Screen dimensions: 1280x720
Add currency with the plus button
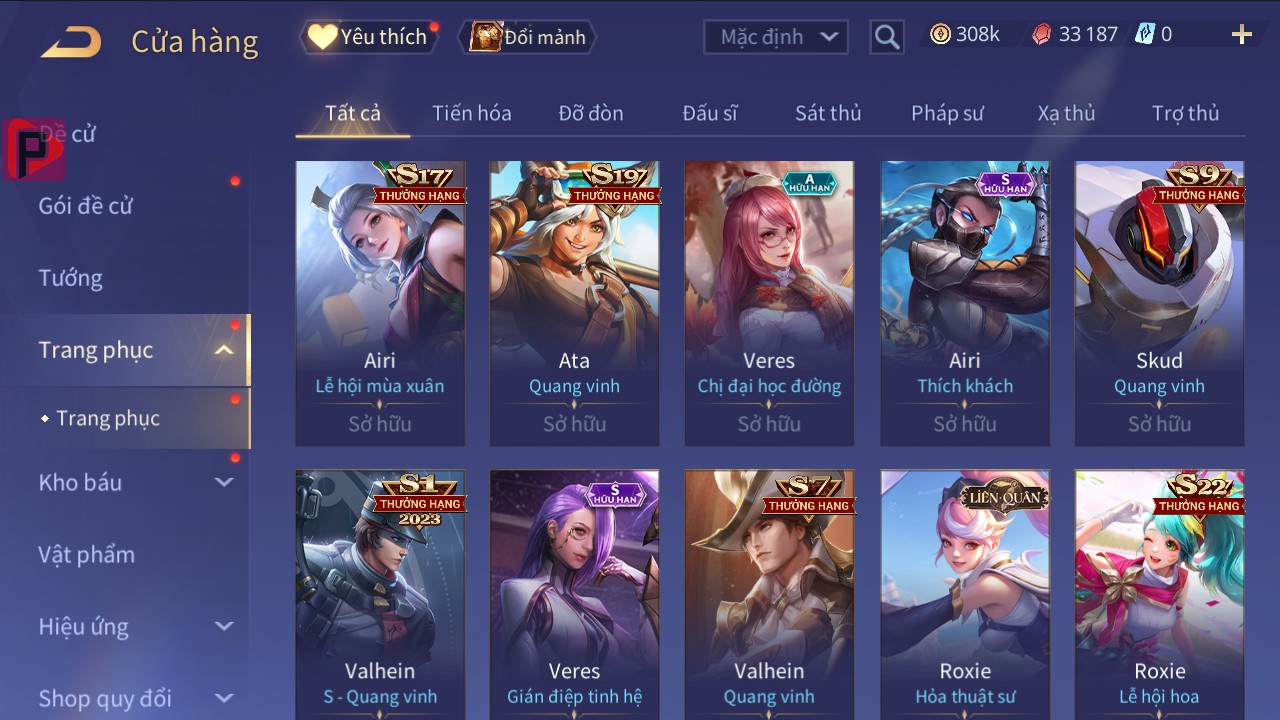[x=1241, y=35]
